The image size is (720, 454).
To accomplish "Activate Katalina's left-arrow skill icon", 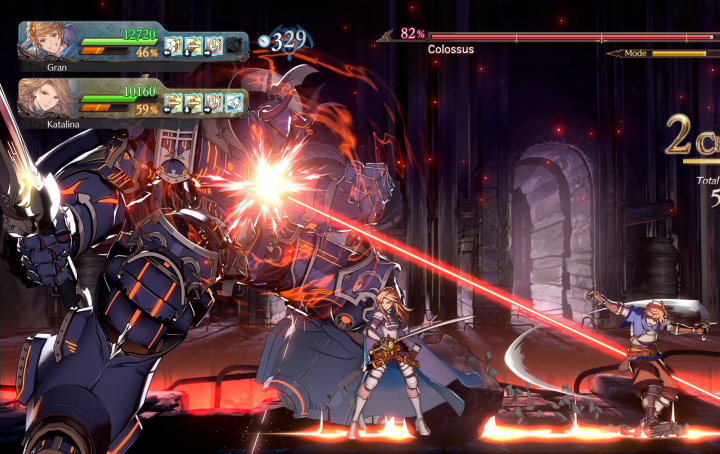I will (x=173, y=101).
